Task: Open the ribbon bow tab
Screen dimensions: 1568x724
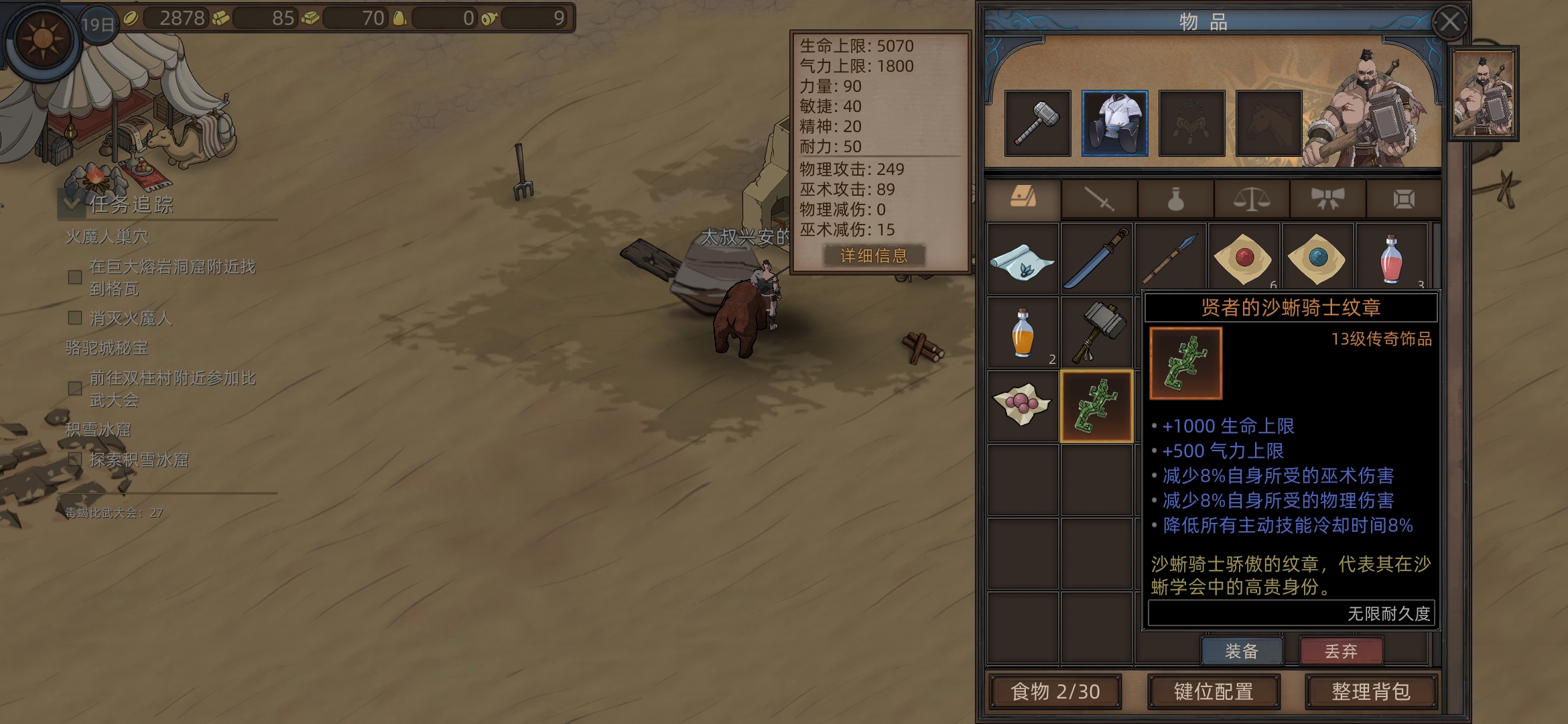Action: 1327,199
